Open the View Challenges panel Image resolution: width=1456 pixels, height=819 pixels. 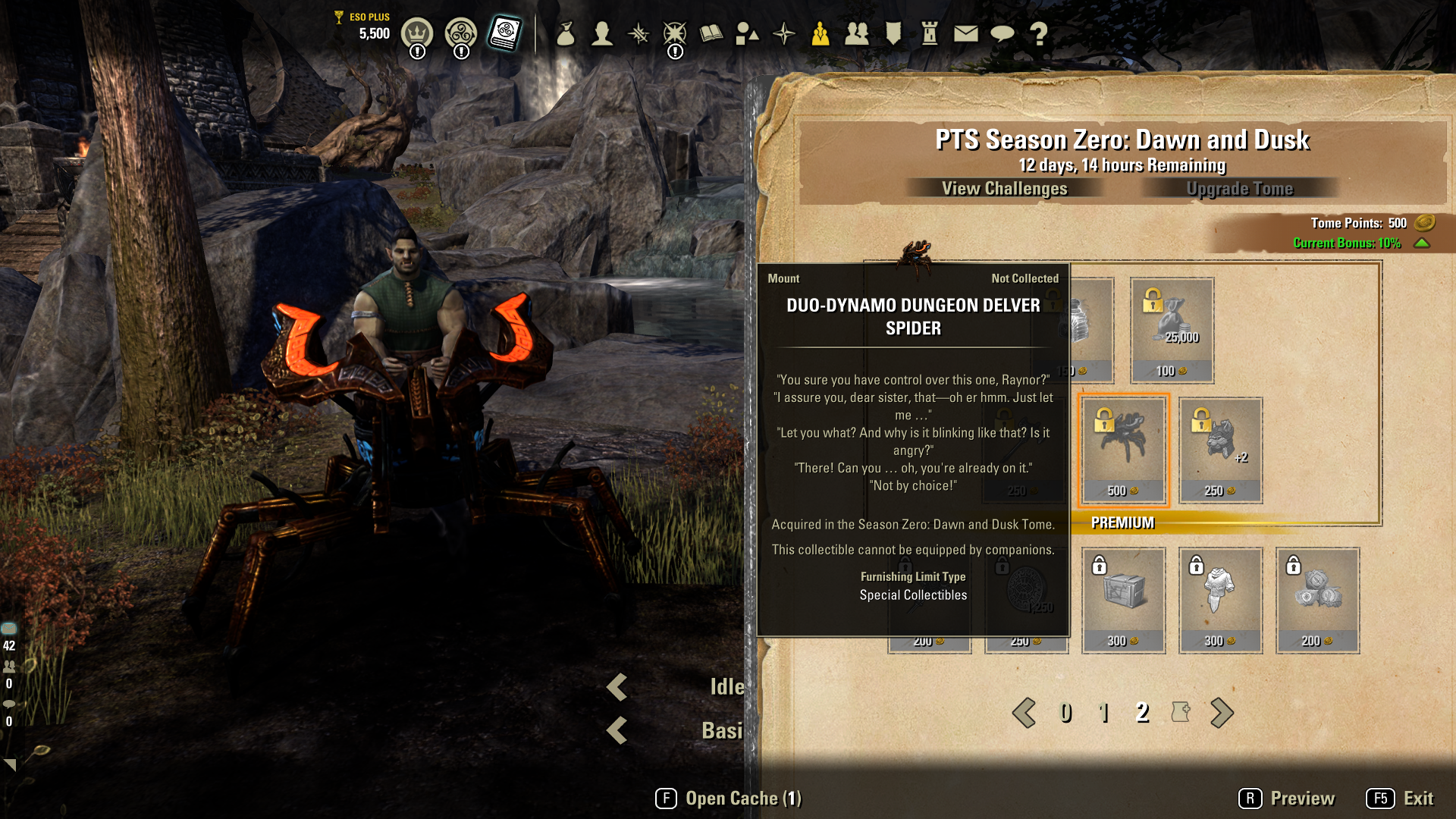[1004, 188]
